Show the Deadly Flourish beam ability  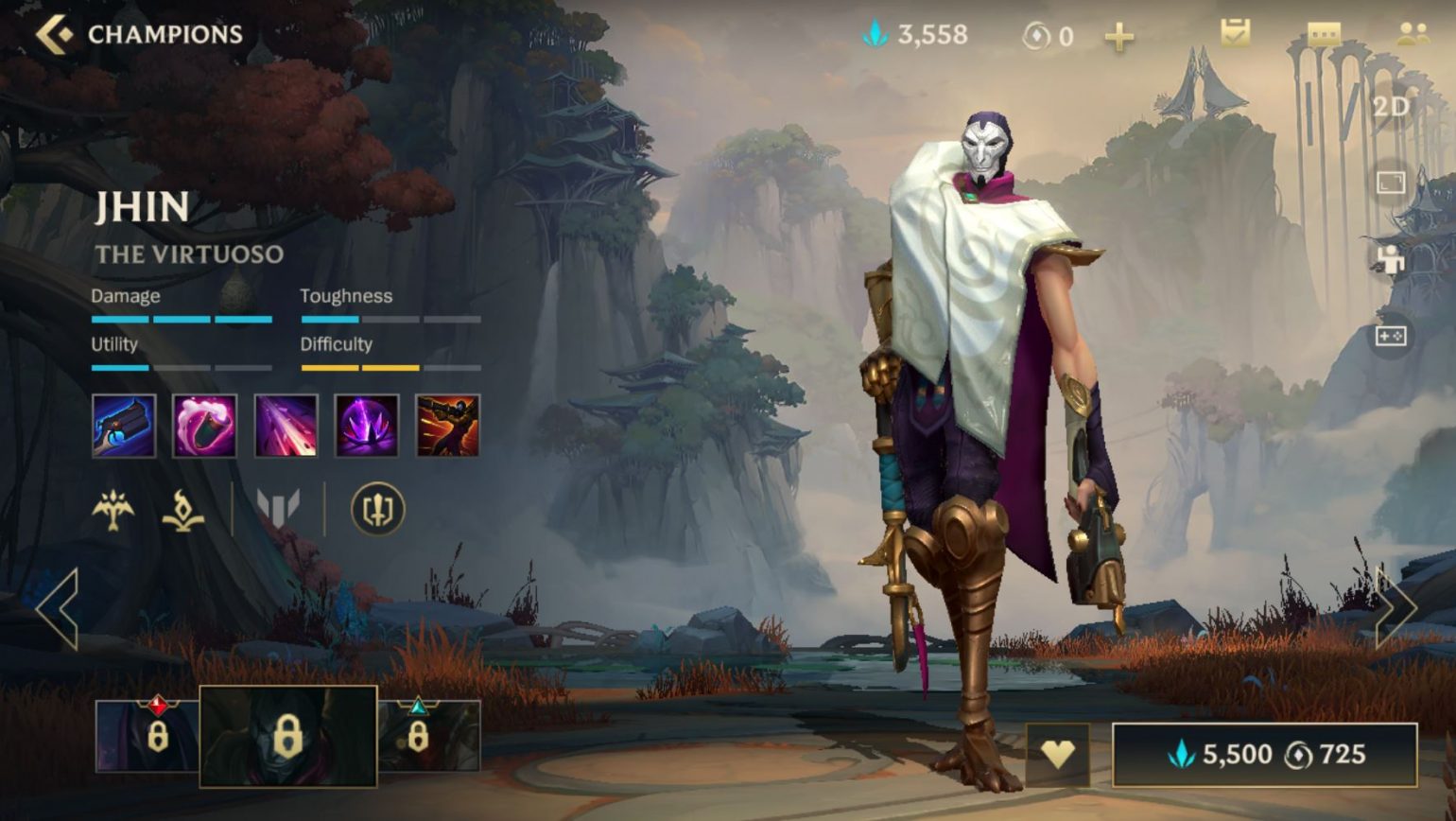(286, 426)
